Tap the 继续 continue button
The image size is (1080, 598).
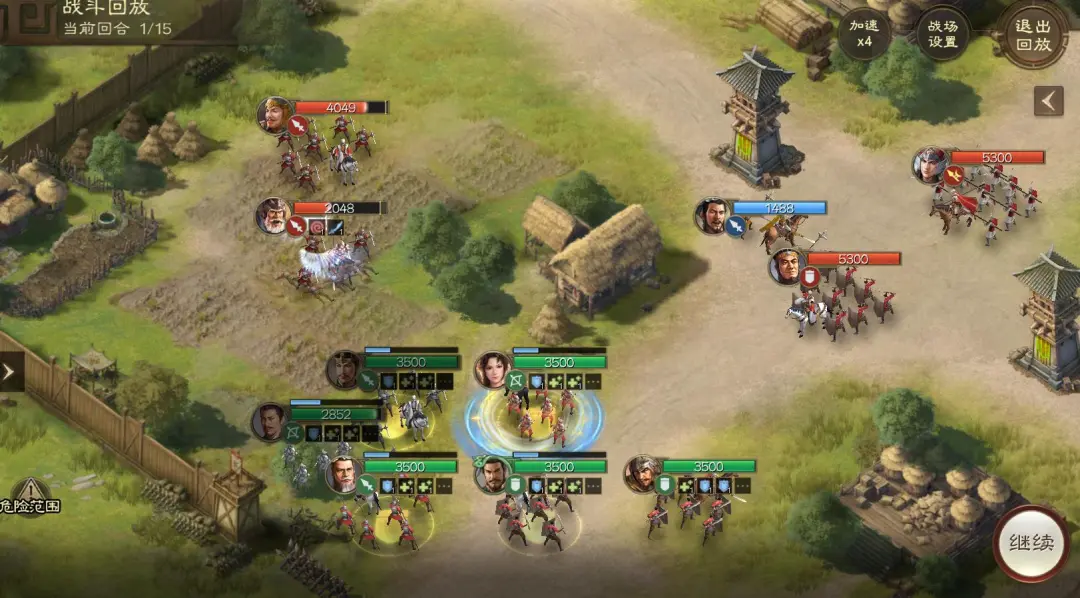coord(1031,544)
